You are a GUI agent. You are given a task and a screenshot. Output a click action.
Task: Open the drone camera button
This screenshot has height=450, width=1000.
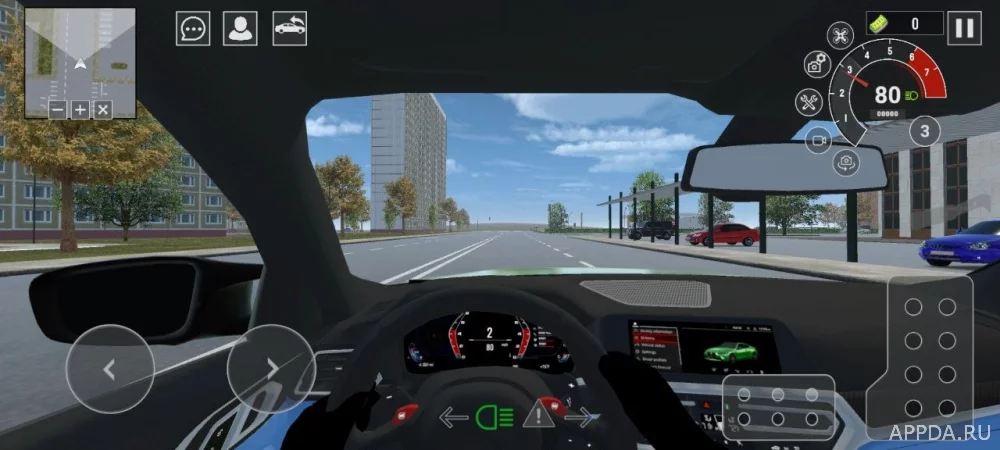[841, 35]
